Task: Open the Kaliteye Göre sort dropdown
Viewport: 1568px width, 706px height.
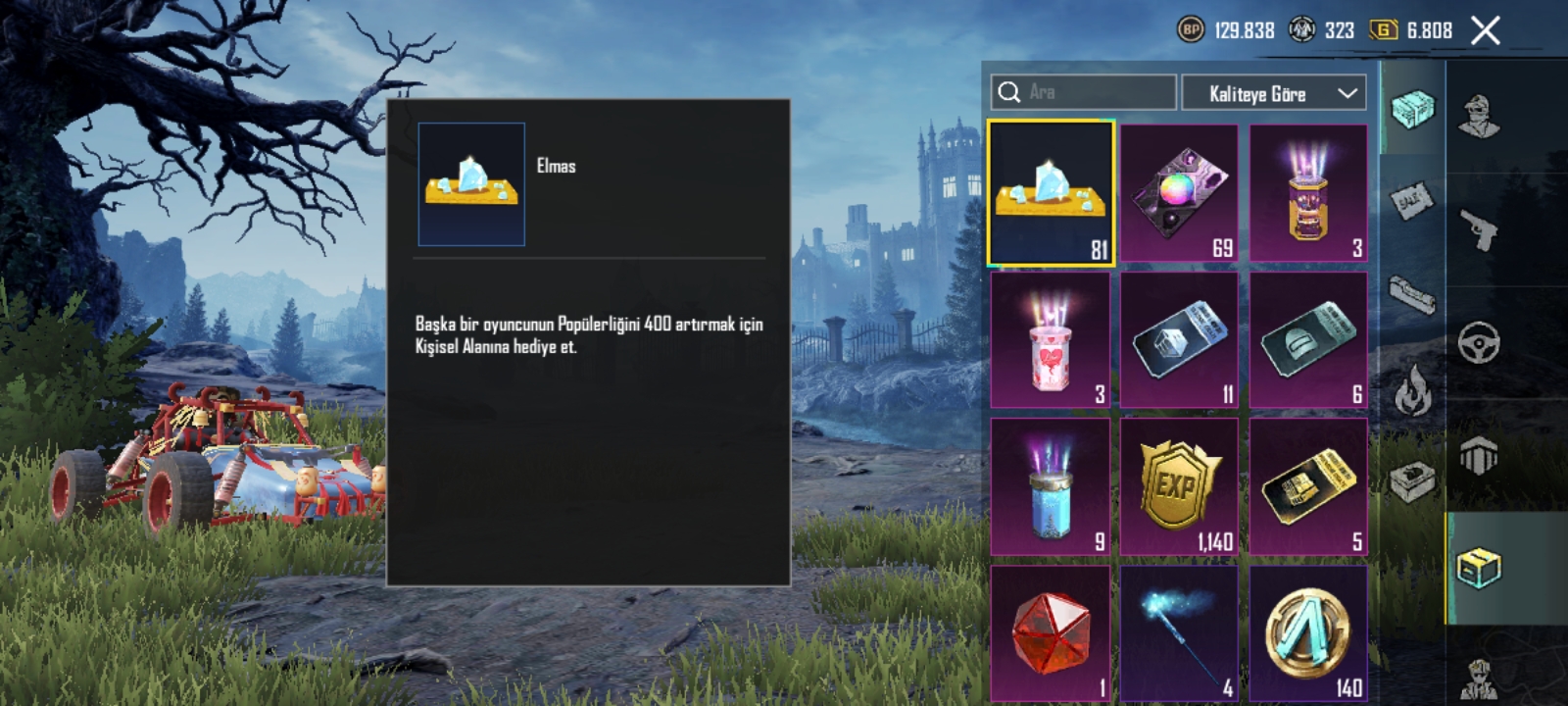Action: [1273, 93]
